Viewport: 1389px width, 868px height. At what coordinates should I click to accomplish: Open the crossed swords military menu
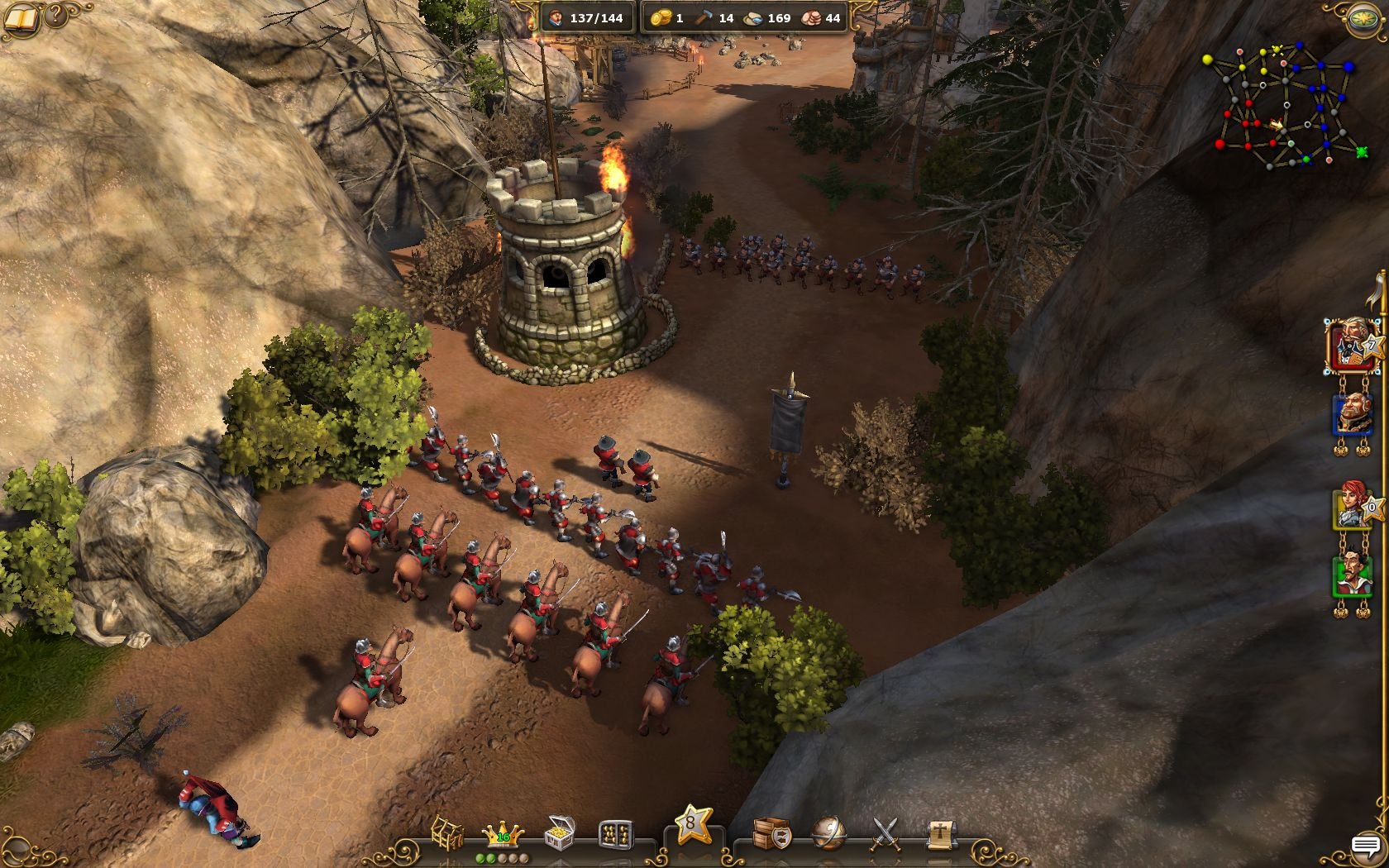pos(885,834)
